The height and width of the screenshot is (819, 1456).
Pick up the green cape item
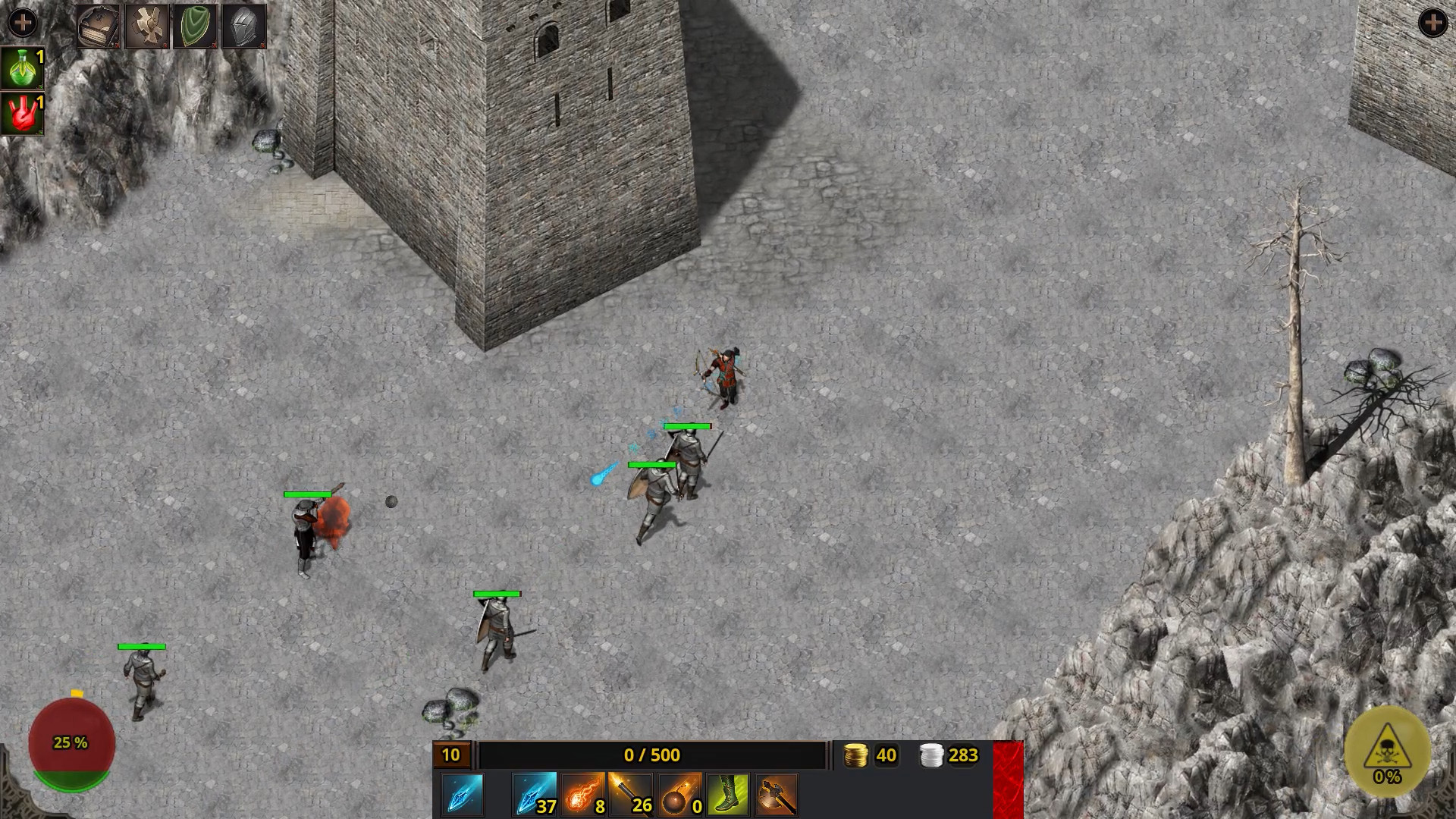[196, 27]
